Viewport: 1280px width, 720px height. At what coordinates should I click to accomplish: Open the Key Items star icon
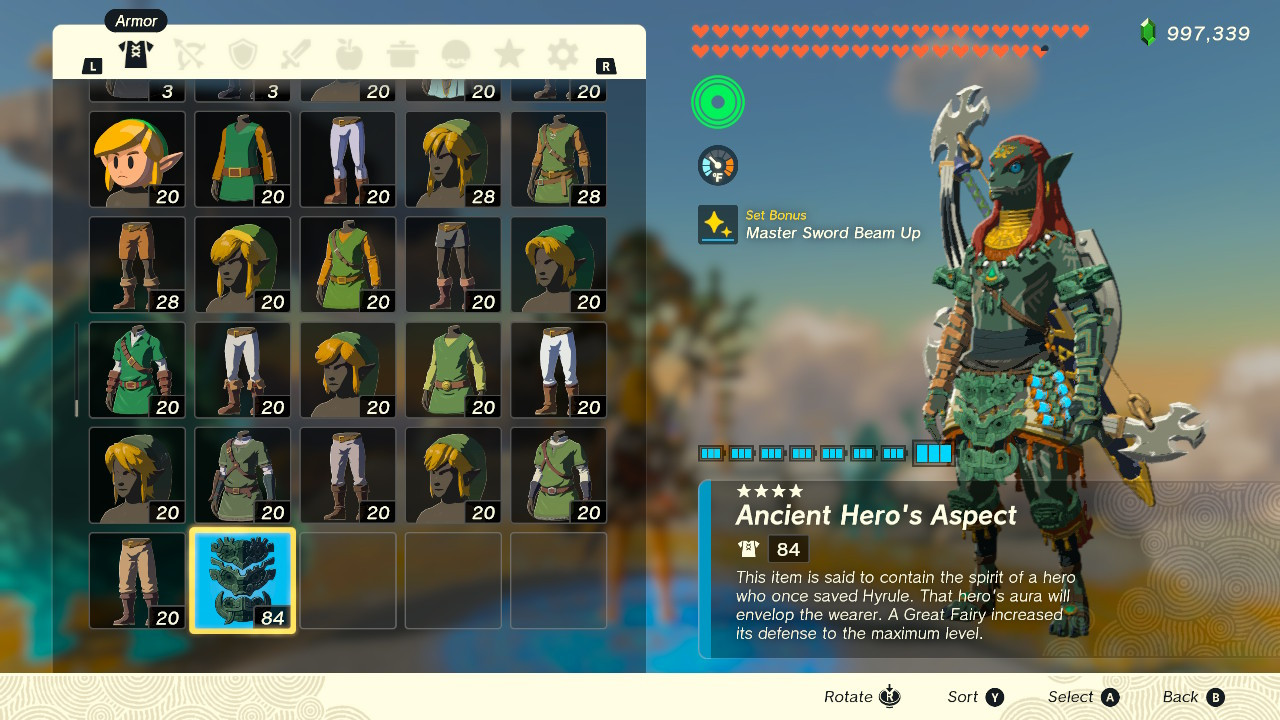pyautogui.click(x=508, y=55)
